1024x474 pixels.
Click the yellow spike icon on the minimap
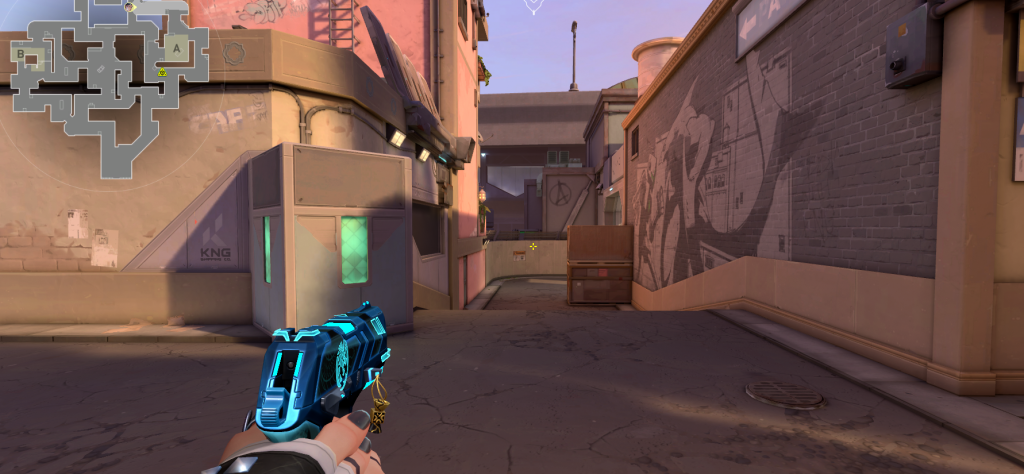pyautogui.click(x=161, y=72)
